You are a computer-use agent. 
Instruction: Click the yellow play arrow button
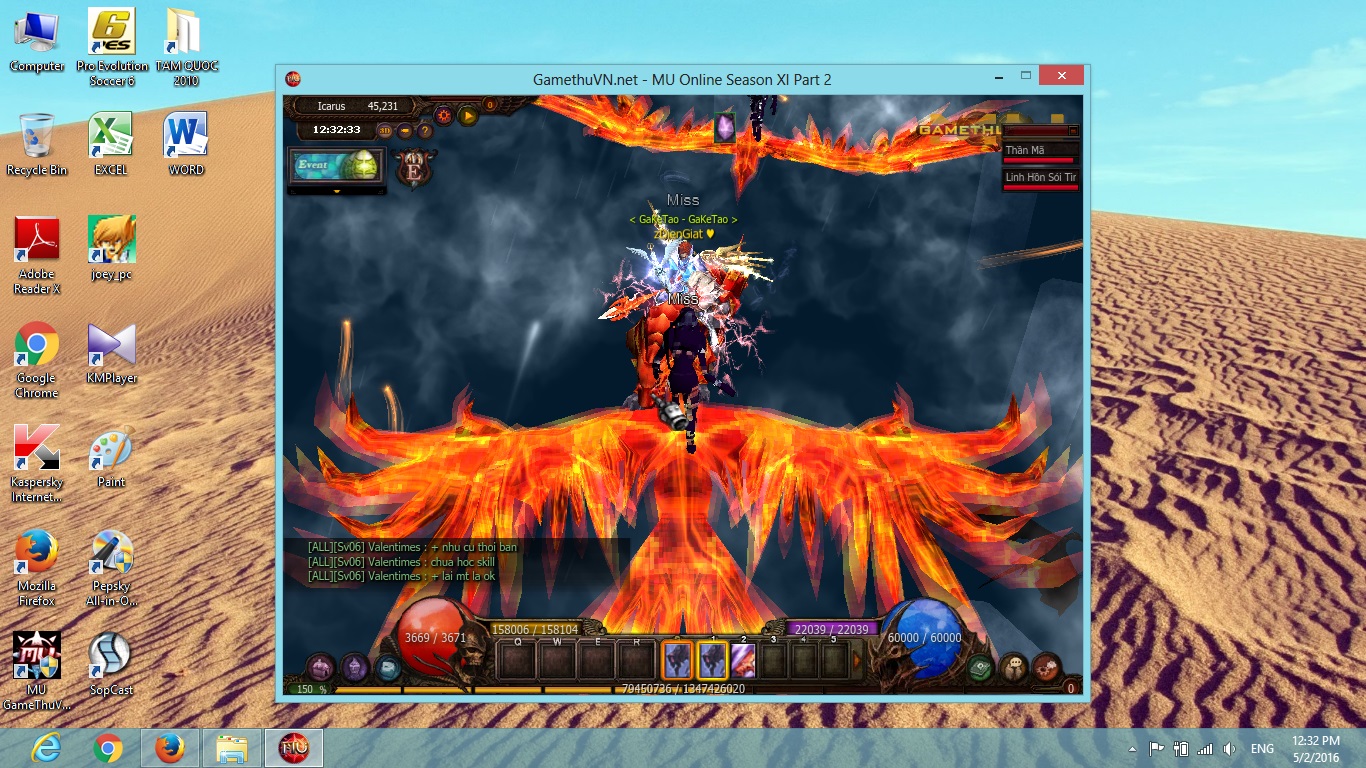click(468, 115)
